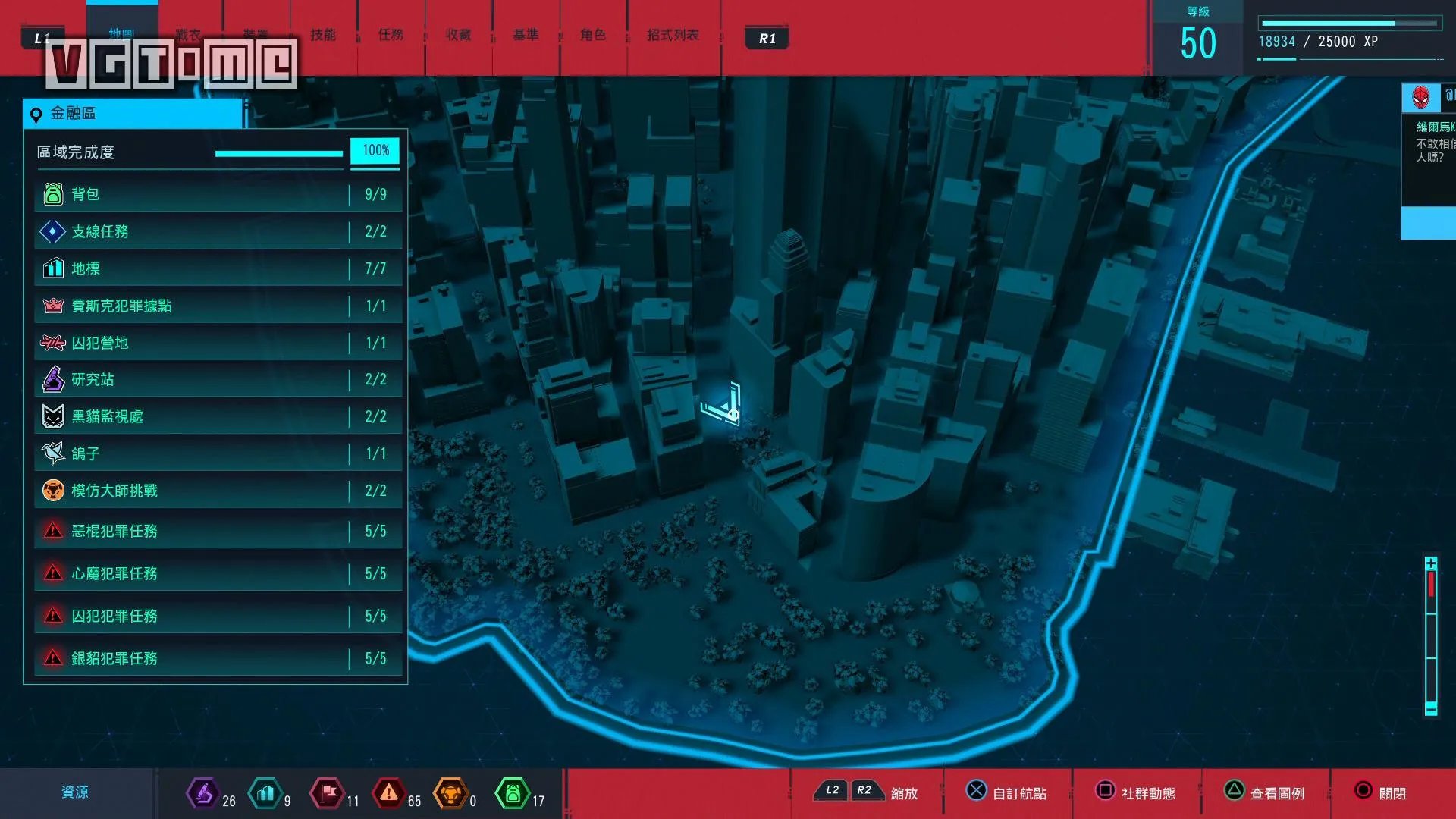
Task: Click the 鴿子 (Pigeons) row
Action: [x=217, y=453]
